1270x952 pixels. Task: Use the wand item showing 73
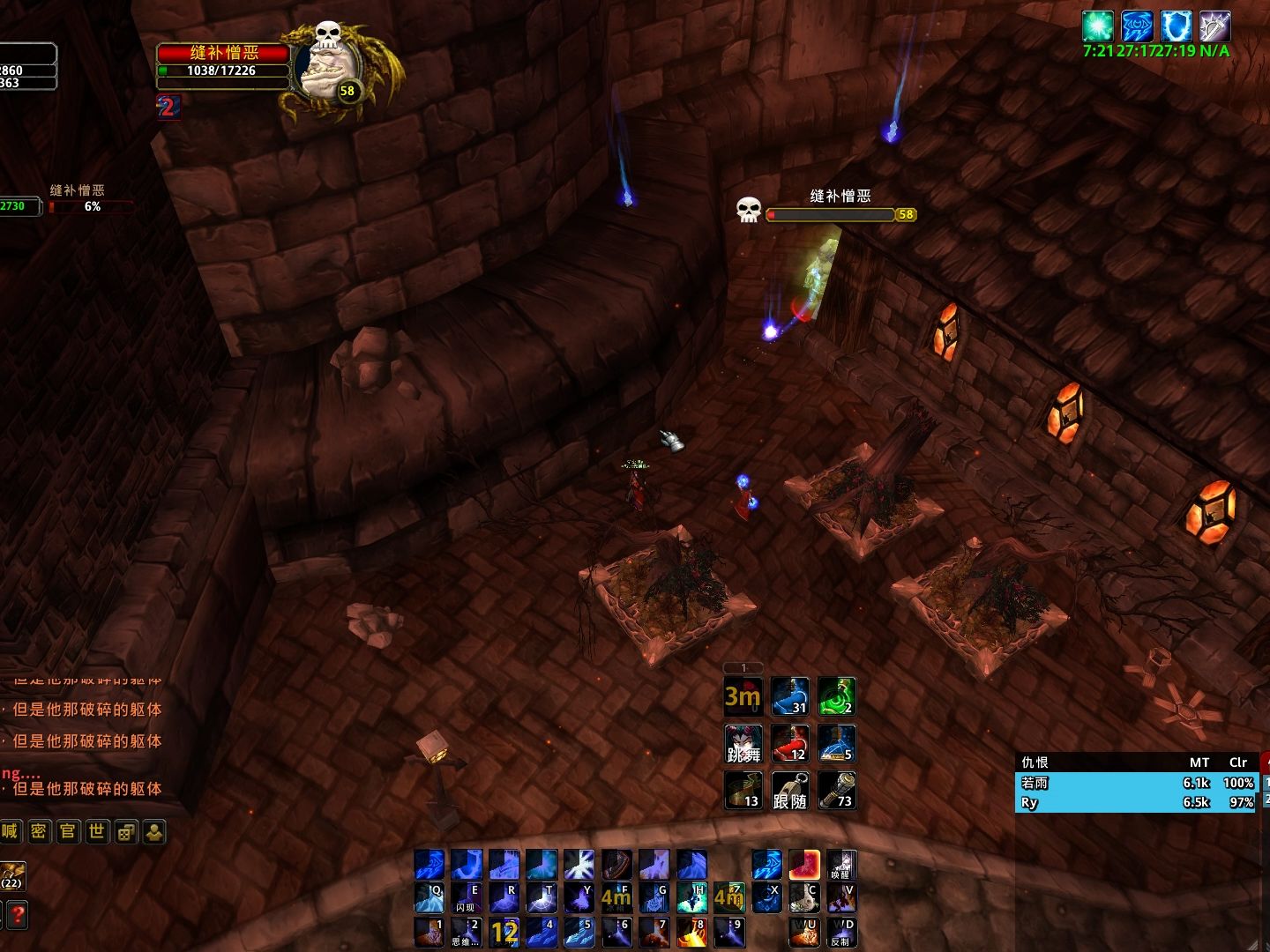click(836, 791)
